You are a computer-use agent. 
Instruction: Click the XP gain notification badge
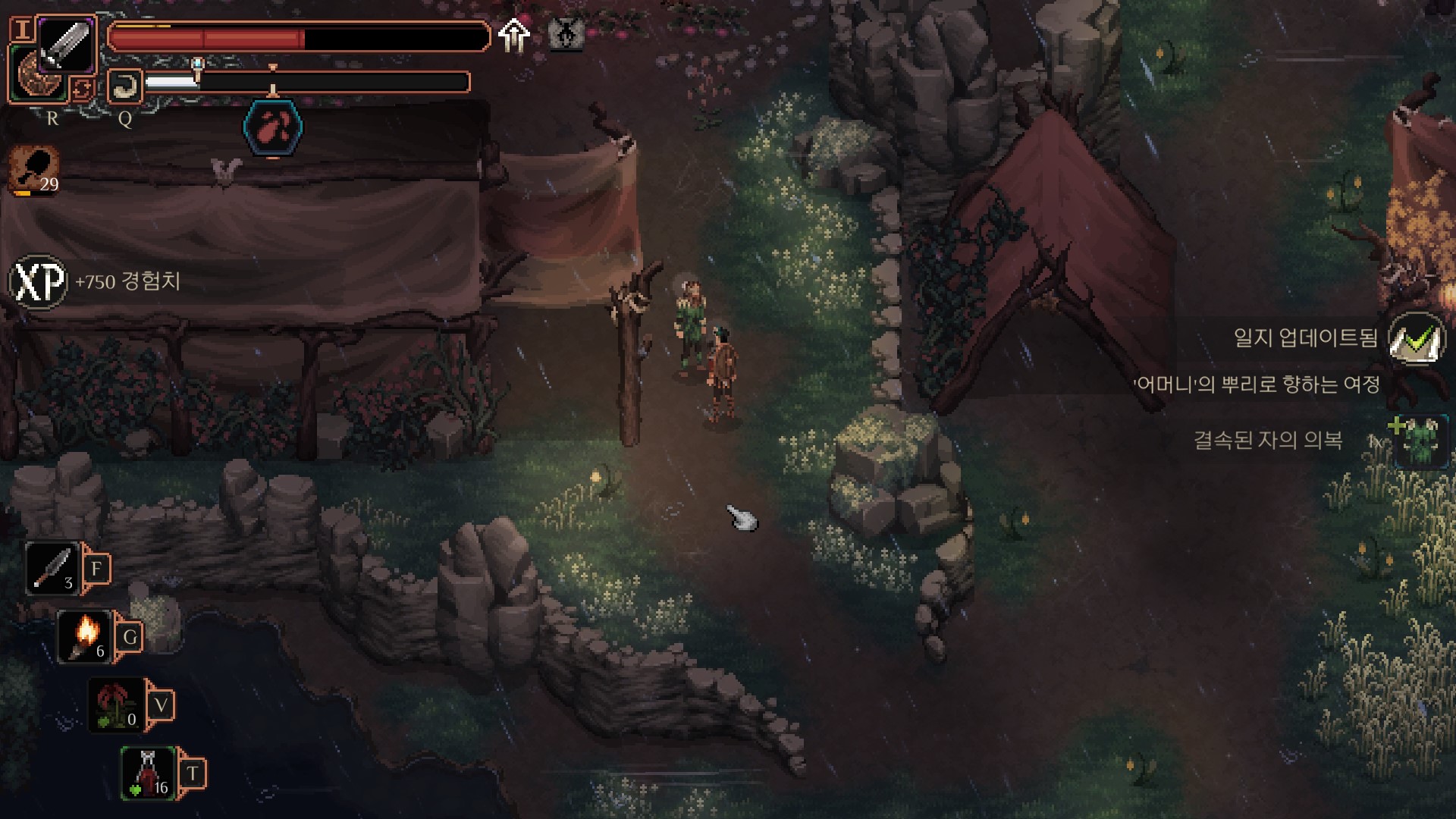click(x=39, y=282)
